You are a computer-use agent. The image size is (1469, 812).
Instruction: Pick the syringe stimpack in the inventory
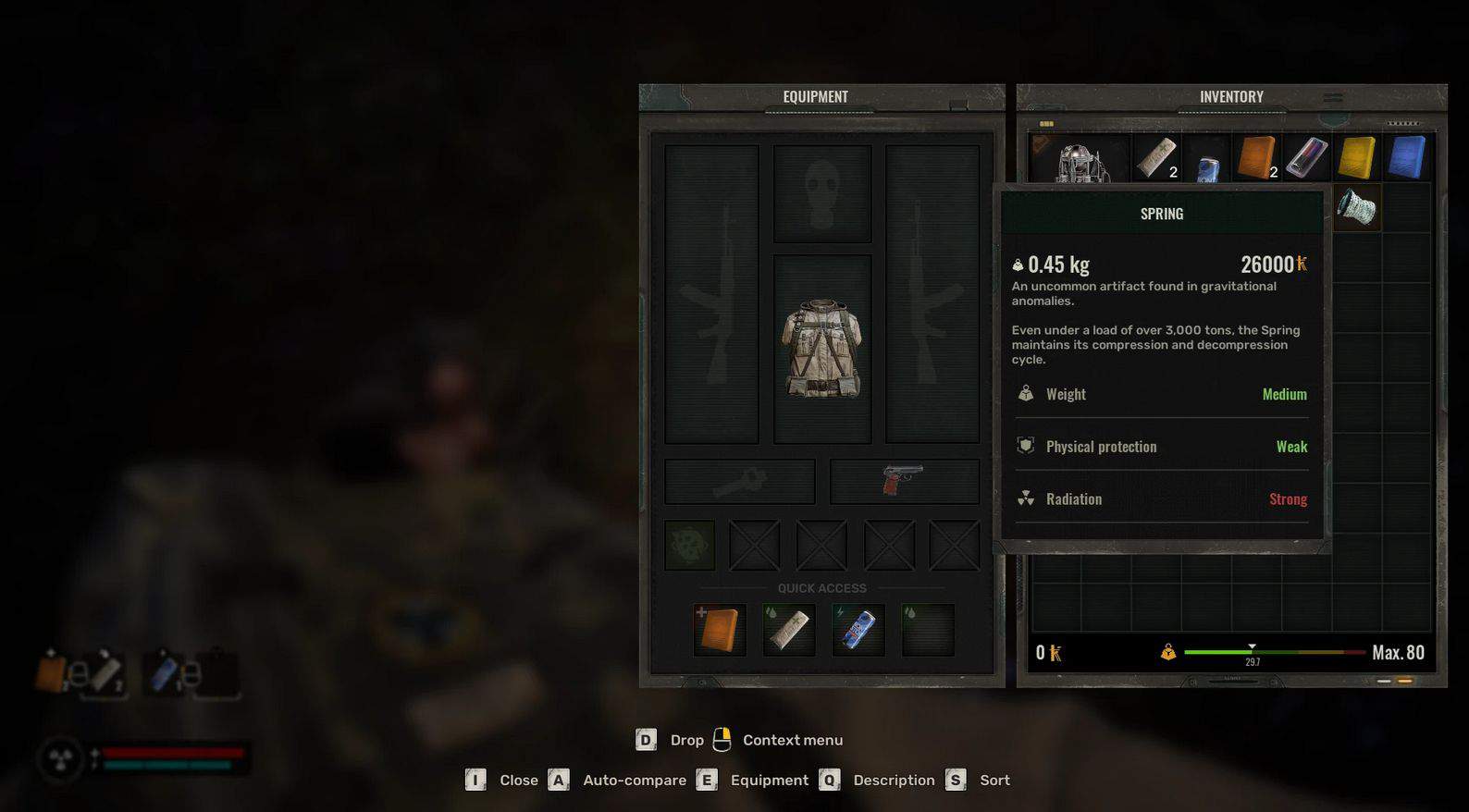pos(1306,157)
